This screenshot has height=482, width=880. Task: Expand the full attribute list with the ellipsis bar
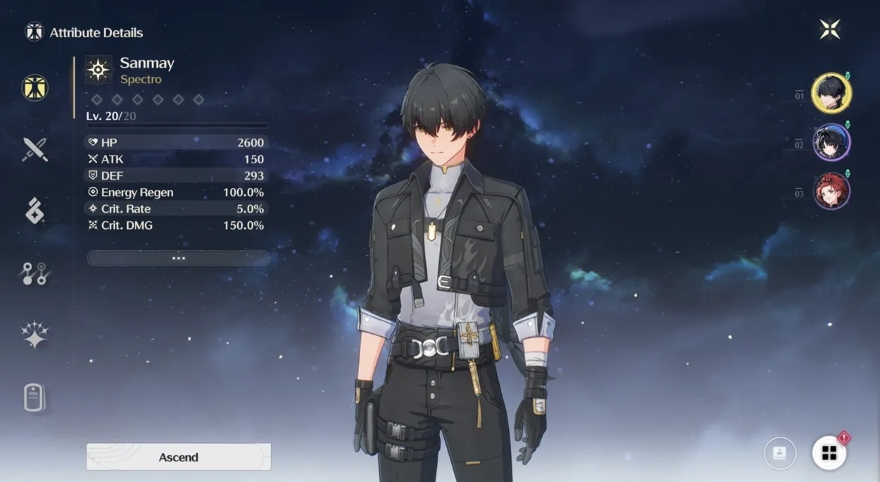178,258
